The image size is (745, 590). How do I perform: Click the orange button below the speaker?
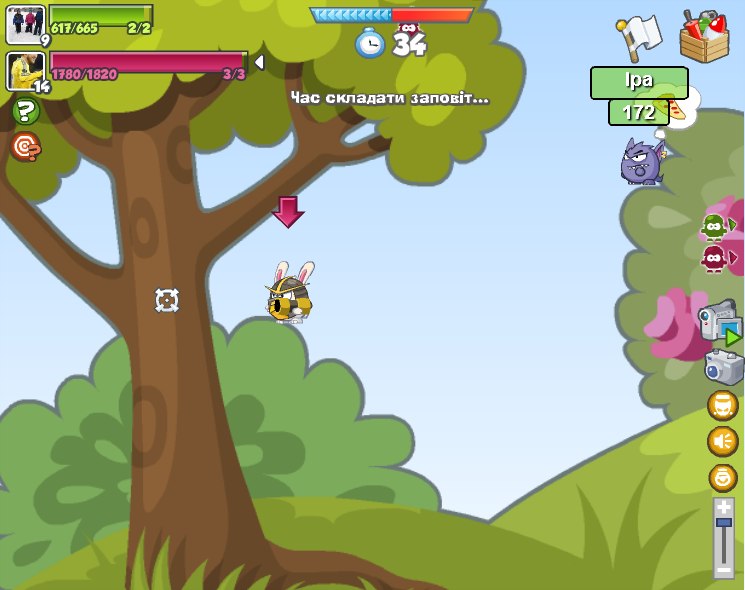click(722, 478)
